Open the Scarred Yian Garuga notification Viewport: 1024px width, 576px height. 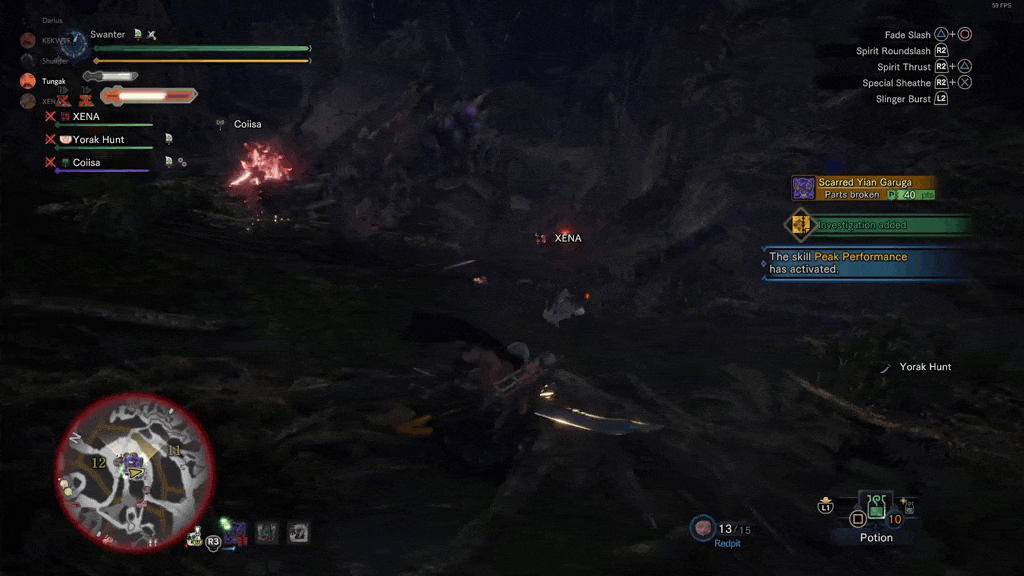864,188
